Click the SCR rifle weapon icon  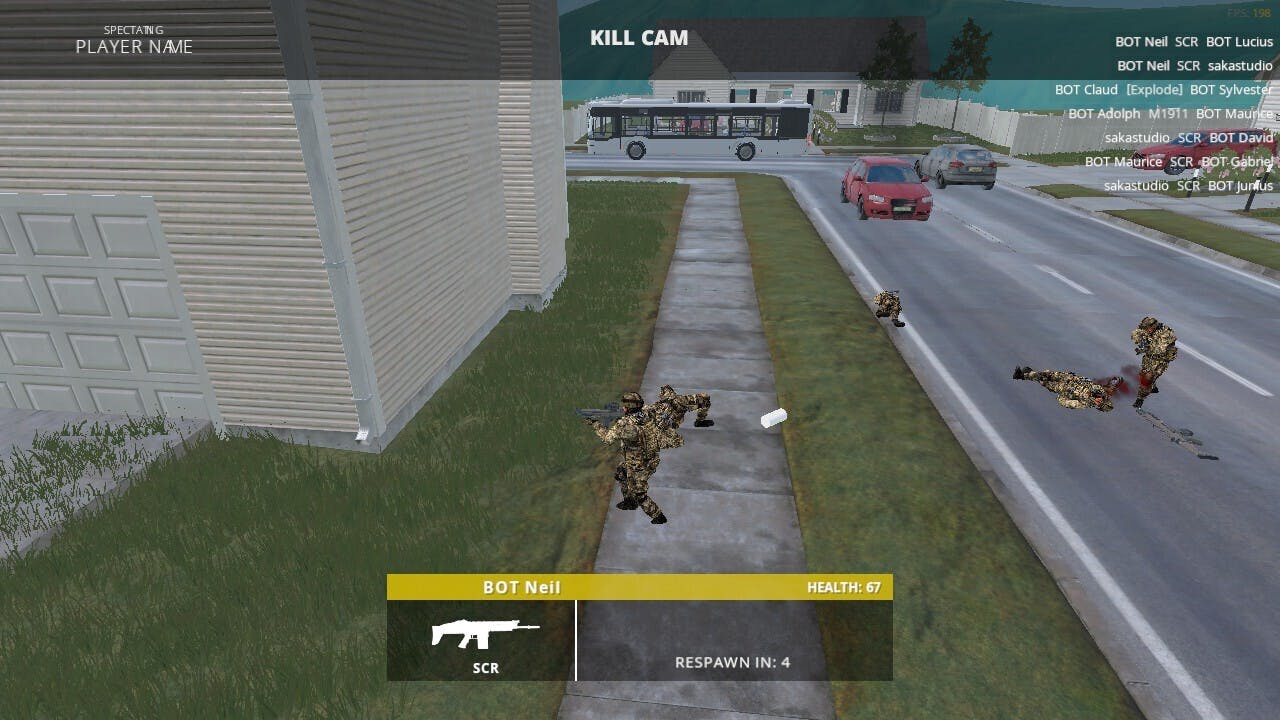[x=485, y=633]
